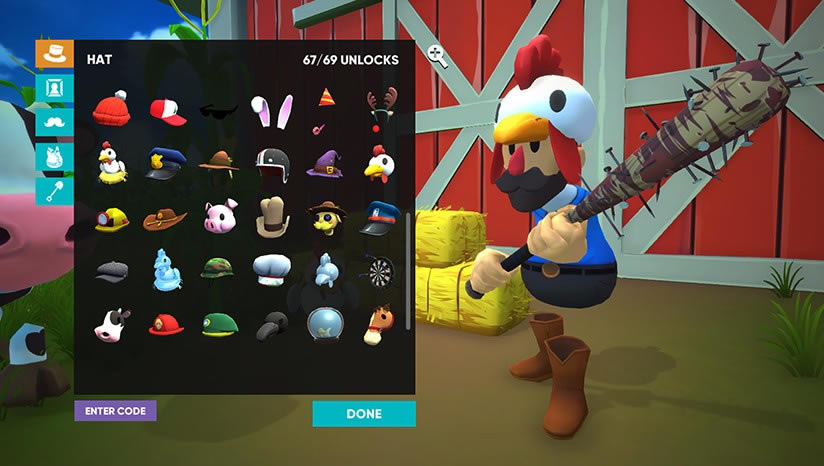Pick the camouflage army helmet
The image size is (824, 466).
click(x=219, y=269)
